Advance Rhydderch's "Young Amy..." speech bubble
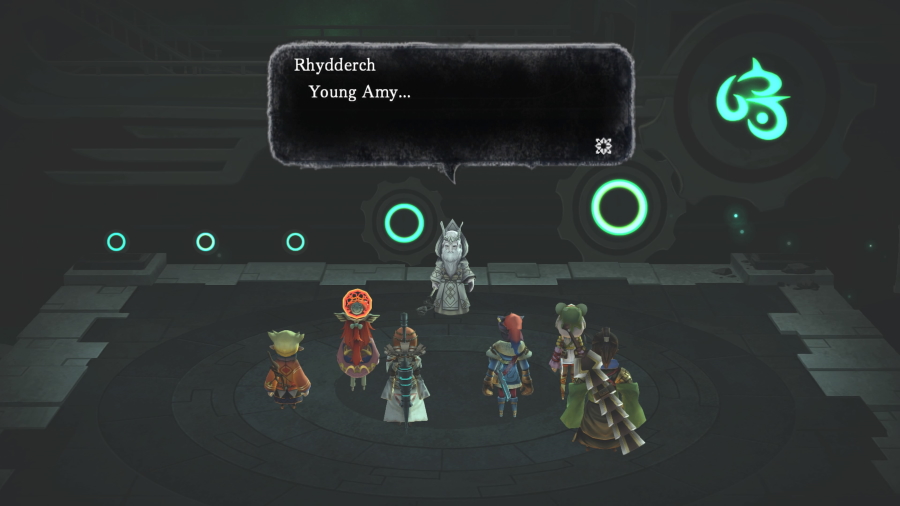This screenshot has height=506, width=900. [450, 104]
